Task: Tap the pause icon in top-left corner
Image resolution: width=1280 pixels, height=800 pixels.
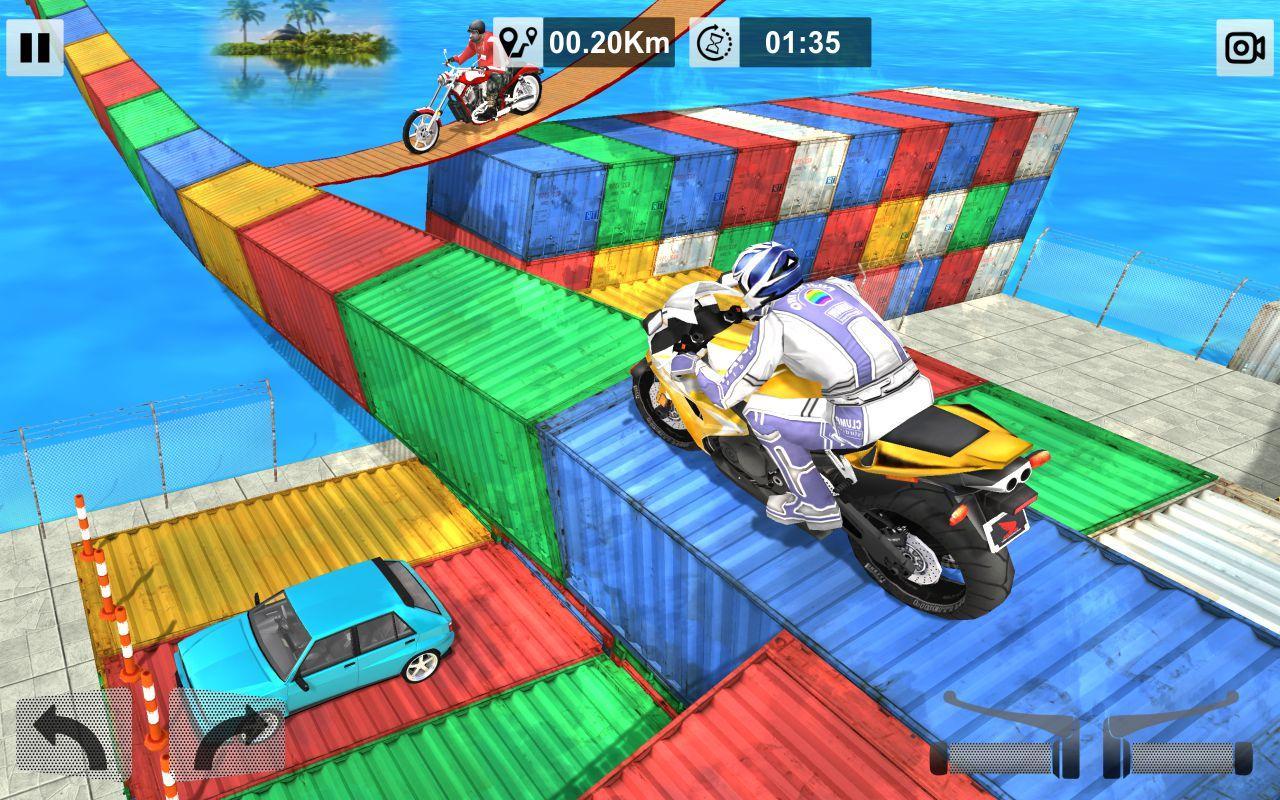Action: click(33, 45)
